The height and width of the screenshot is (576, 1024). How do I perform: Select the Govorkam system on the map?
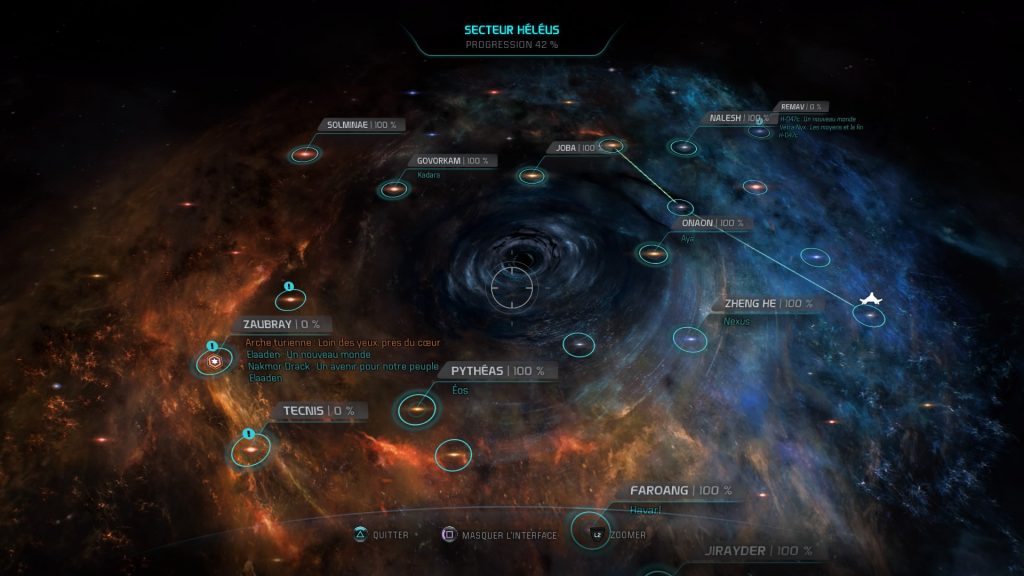point(393,188)
